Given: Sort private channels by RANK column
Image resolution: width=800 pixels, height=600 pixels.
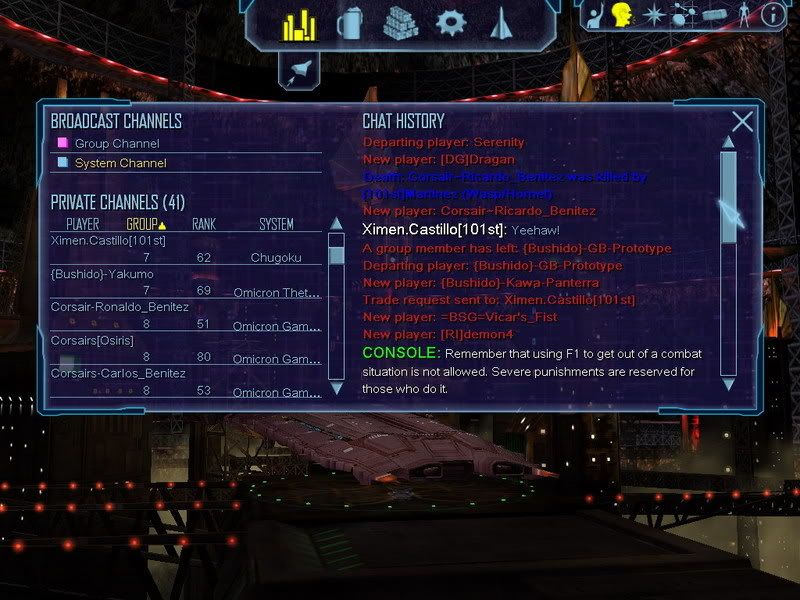Looking at the screenshot, I should 204,224.
